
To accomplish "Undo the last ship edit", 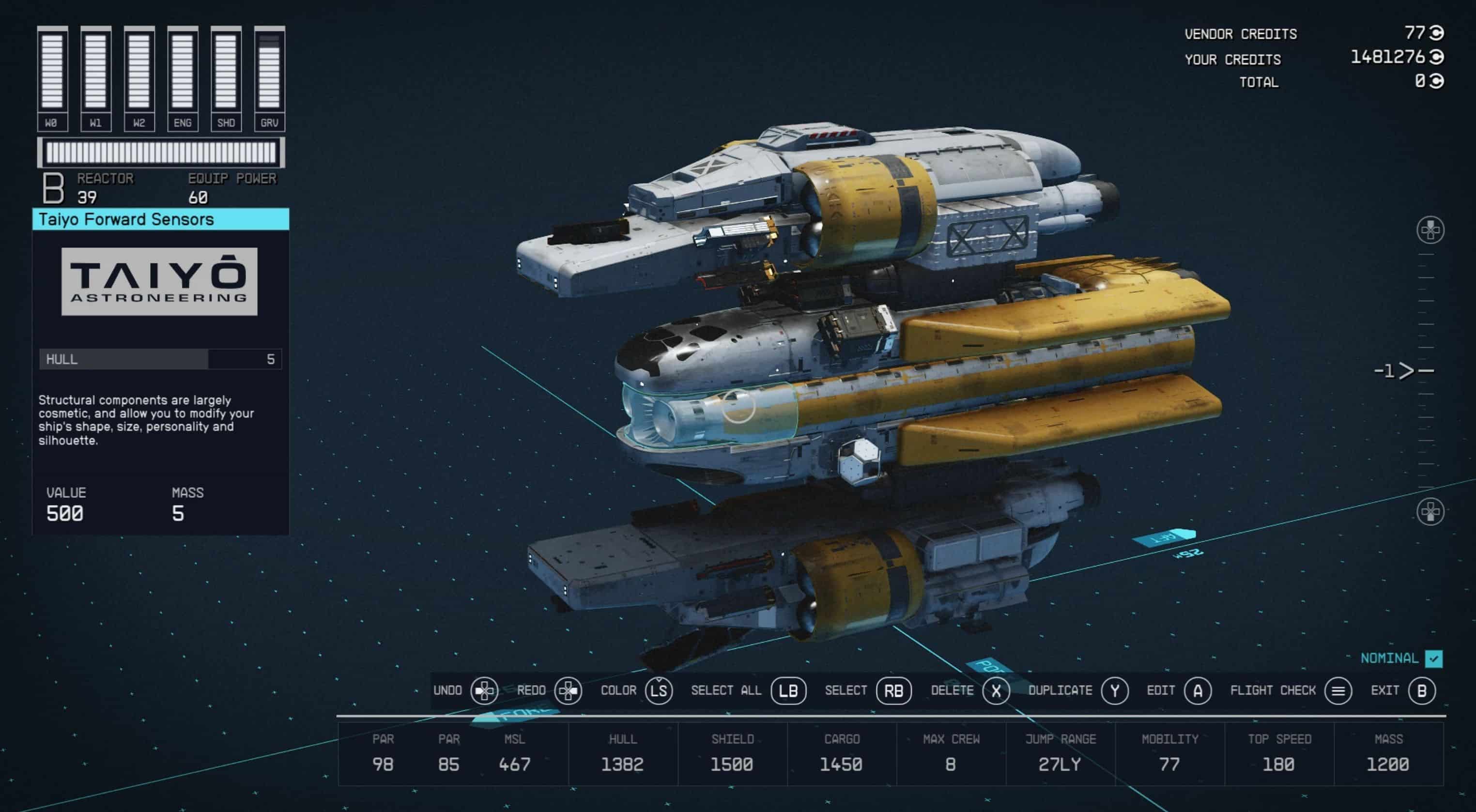I will point(484,690).
